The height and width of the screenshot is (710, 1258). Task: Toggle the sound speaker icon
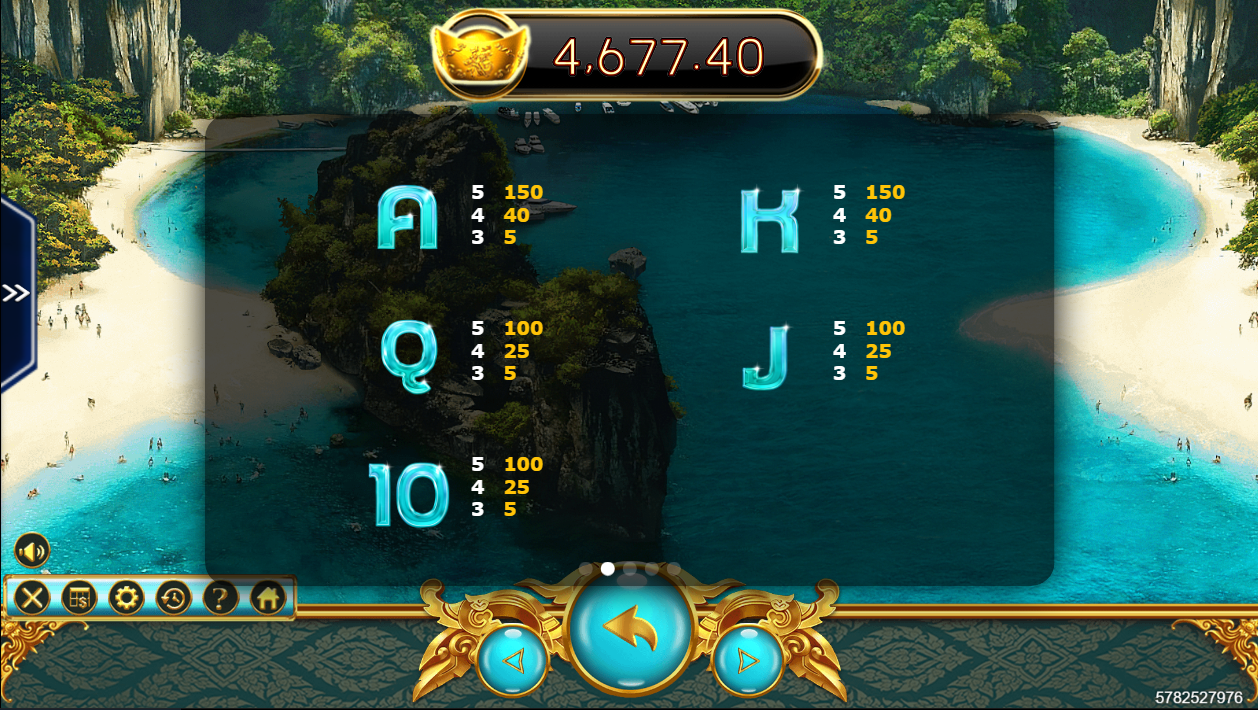click(31, 550)
